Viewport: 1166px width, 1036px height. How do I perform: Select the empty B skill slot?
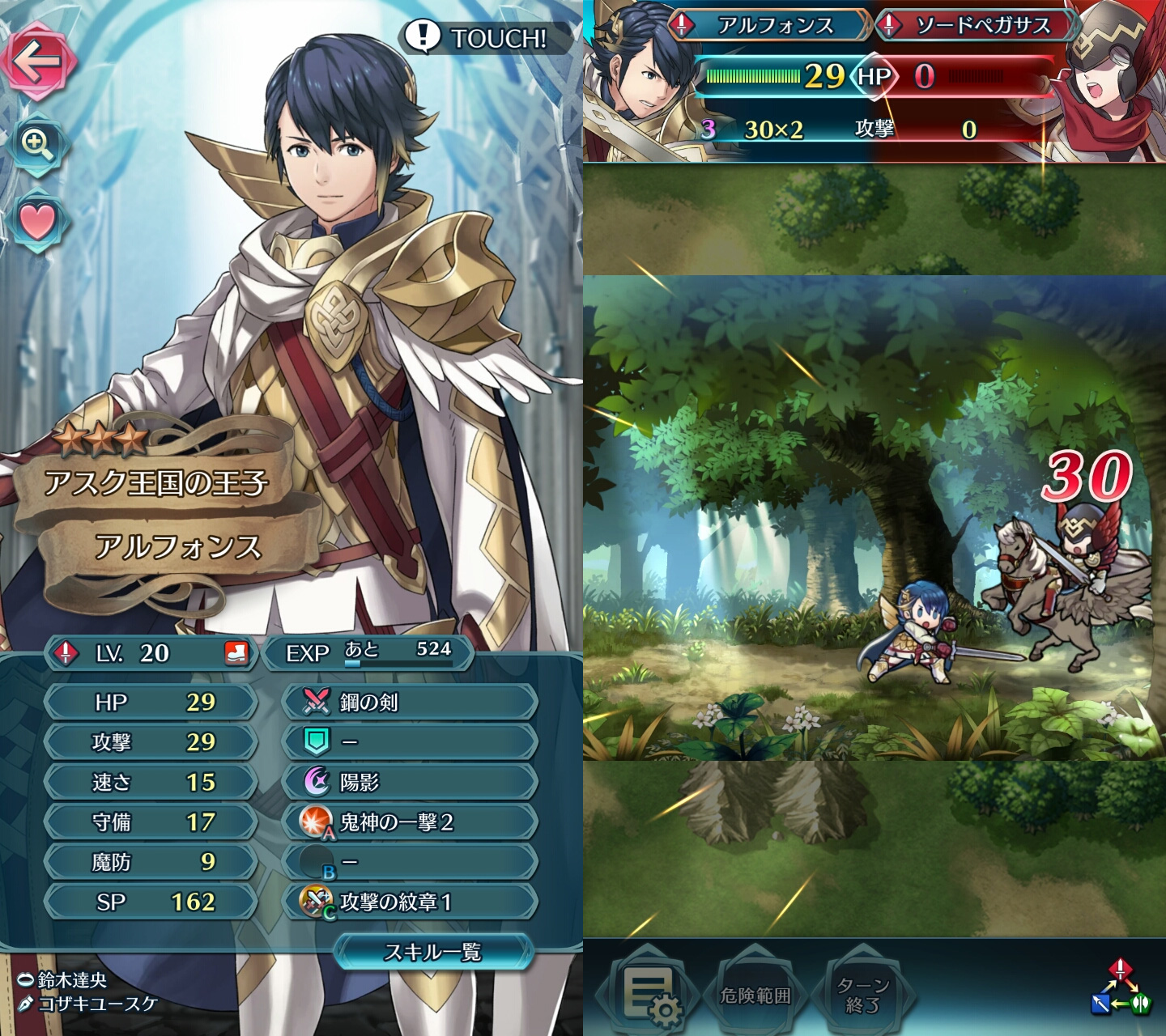pyautogui.click(x=410, y=862)
